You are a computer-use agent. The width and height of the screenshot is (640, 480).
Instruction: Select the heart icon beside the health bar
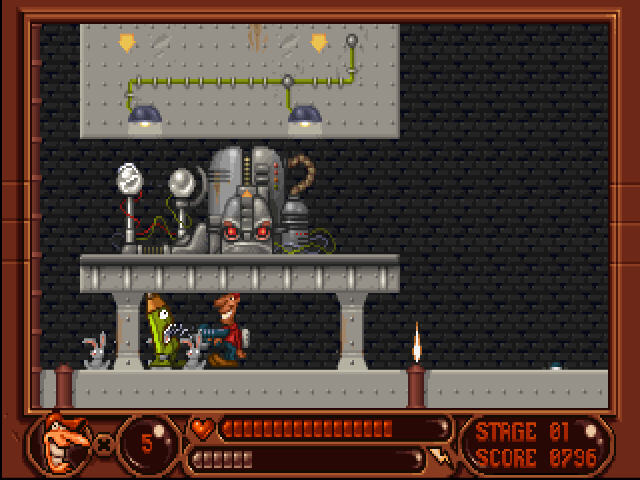coord(201,429)
